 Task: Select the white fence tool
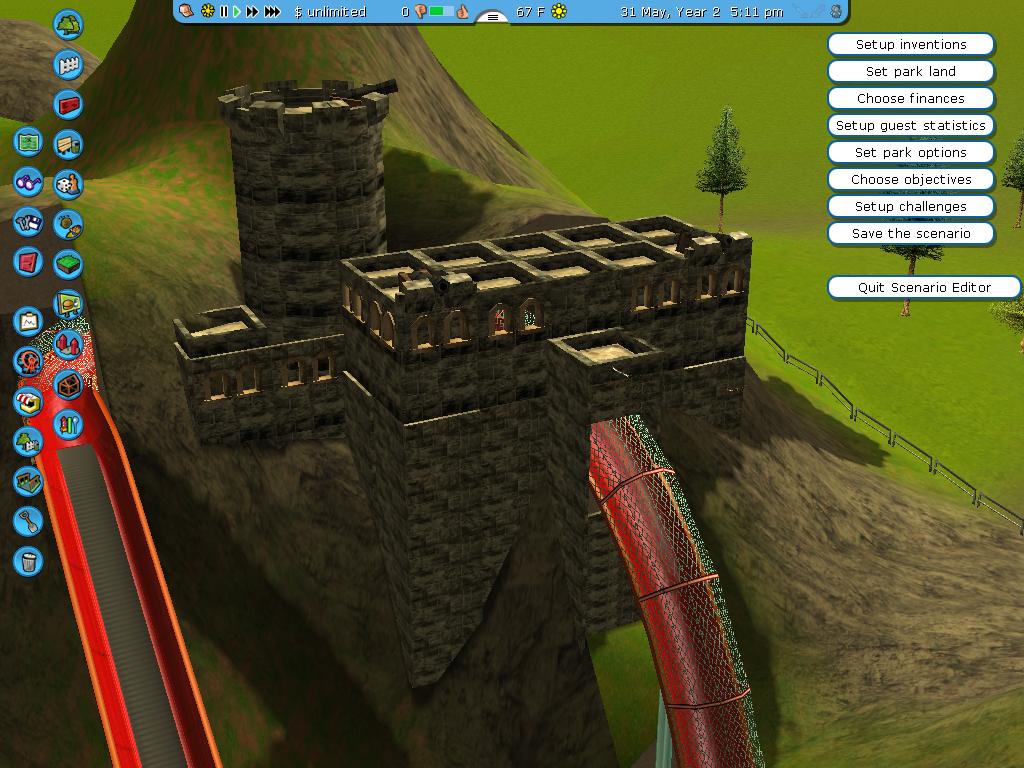click(68, 65)
